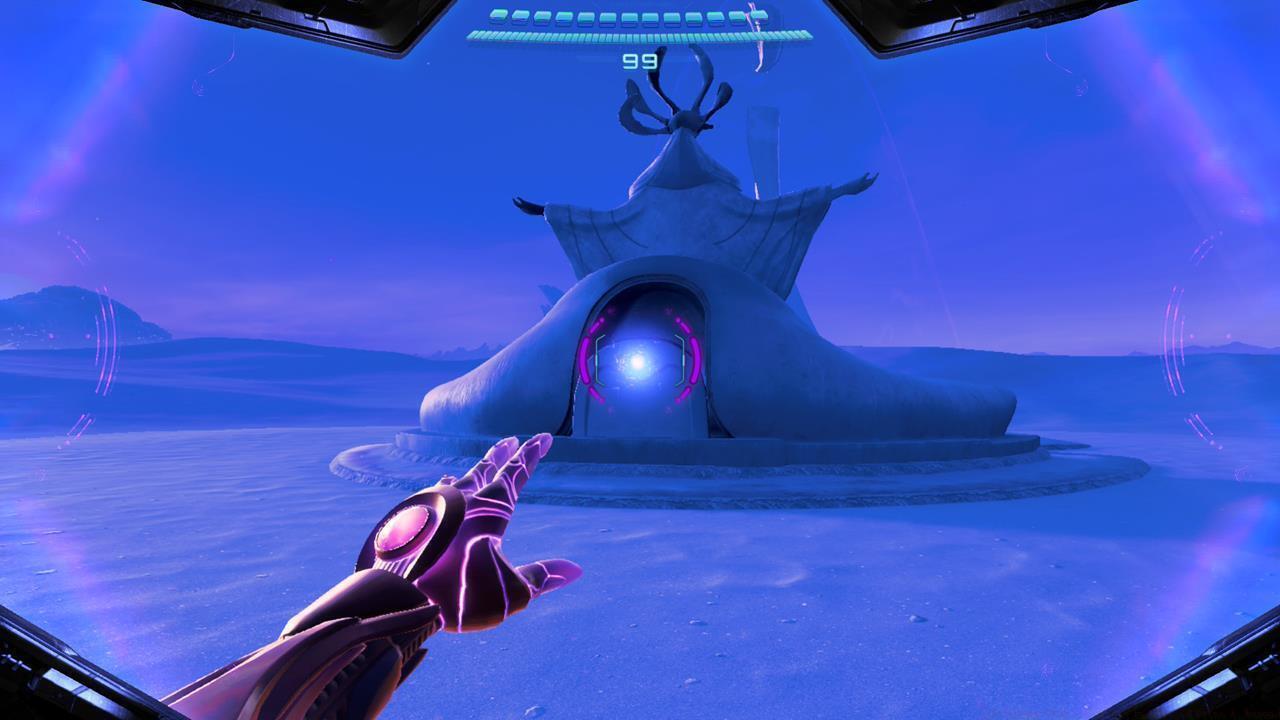This screenshot has height=720, width=1280.
Task: Select the rightmost energy tank icon
Action: point(760,15)
